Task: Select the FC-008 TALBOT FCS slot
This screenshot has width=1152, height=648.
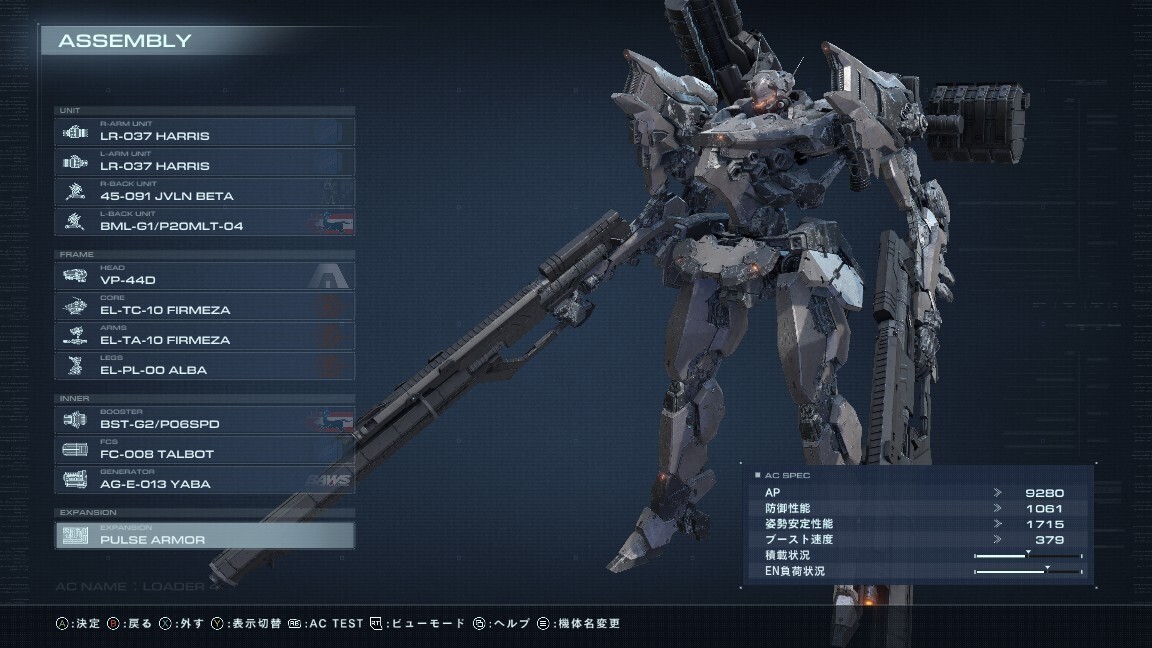Action: coord(204,450)
